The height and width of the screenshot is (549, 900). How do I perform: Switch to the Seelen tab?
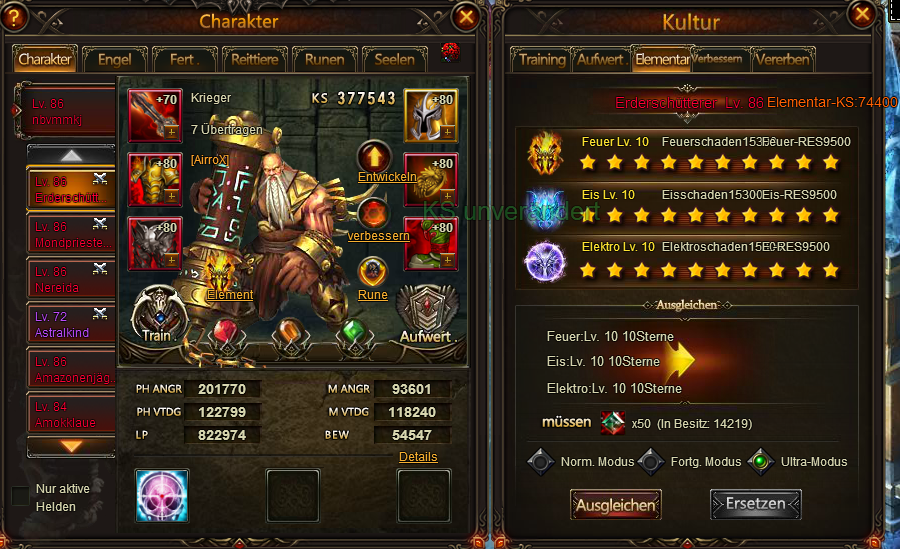(394, 59)
